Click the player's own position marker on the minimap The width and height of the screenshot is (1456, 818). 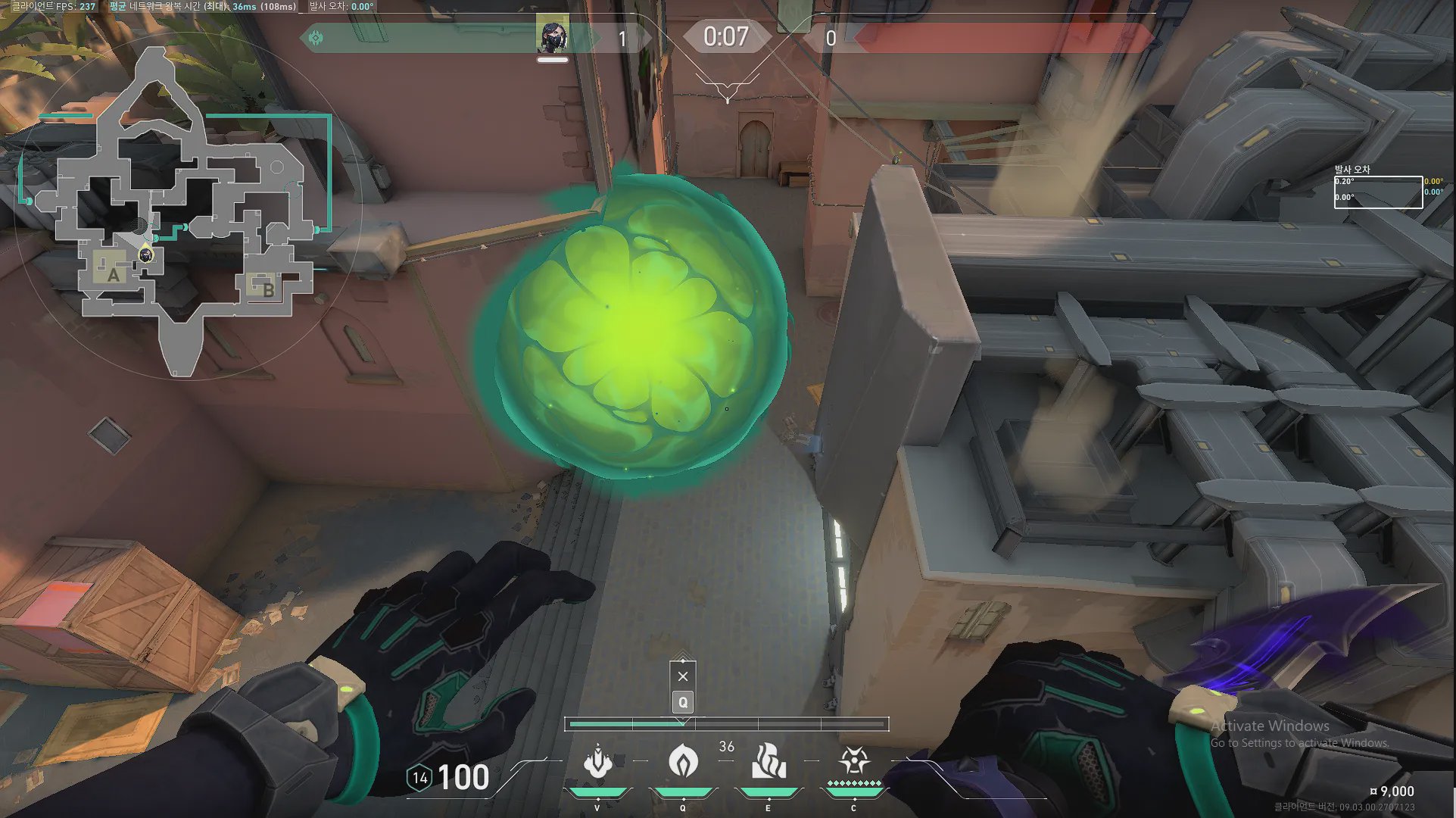point(146,255)
